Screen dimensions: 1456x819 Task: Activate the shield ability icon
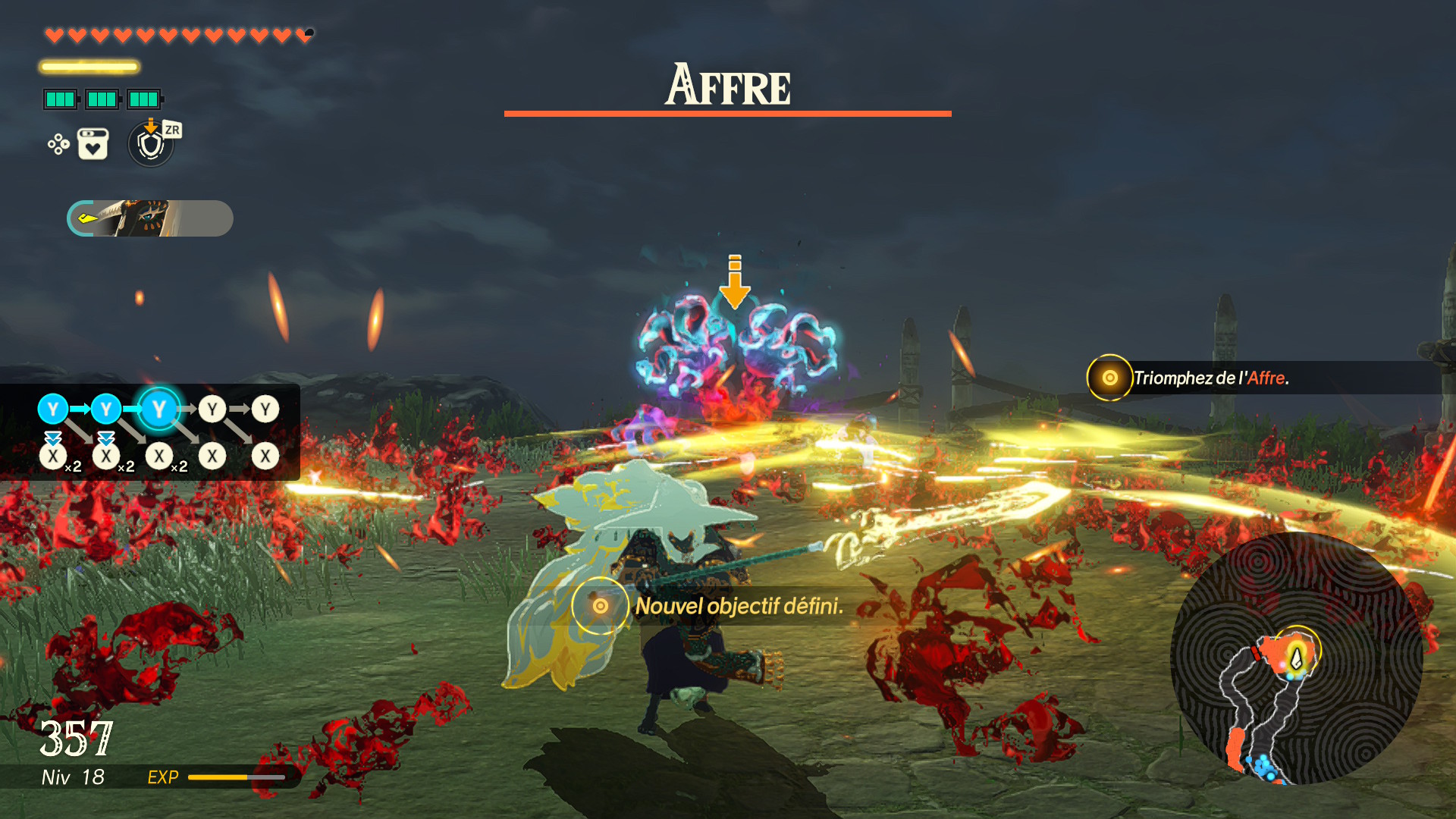pos(151,144)
